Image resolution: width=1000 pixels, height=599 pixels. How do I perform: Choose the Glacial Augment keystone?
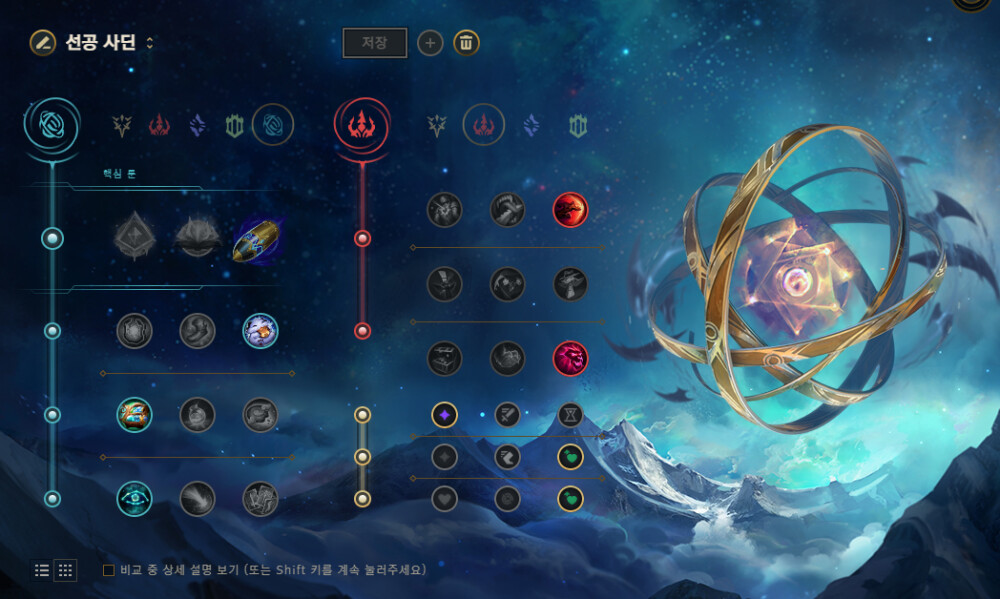coord(134,239)
